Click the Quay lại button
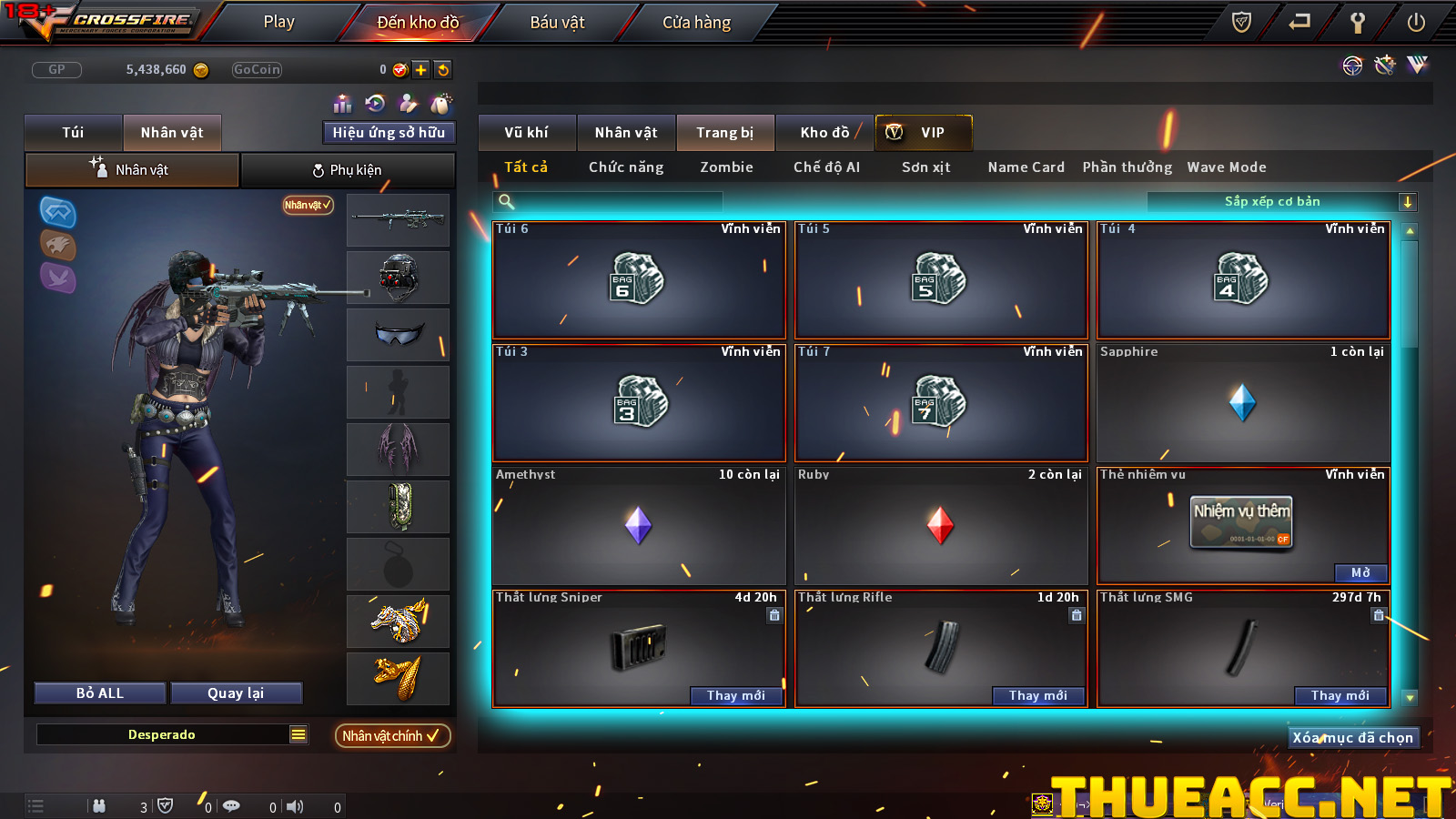This screenshot has height=819, width=1456. pos(236,693)
